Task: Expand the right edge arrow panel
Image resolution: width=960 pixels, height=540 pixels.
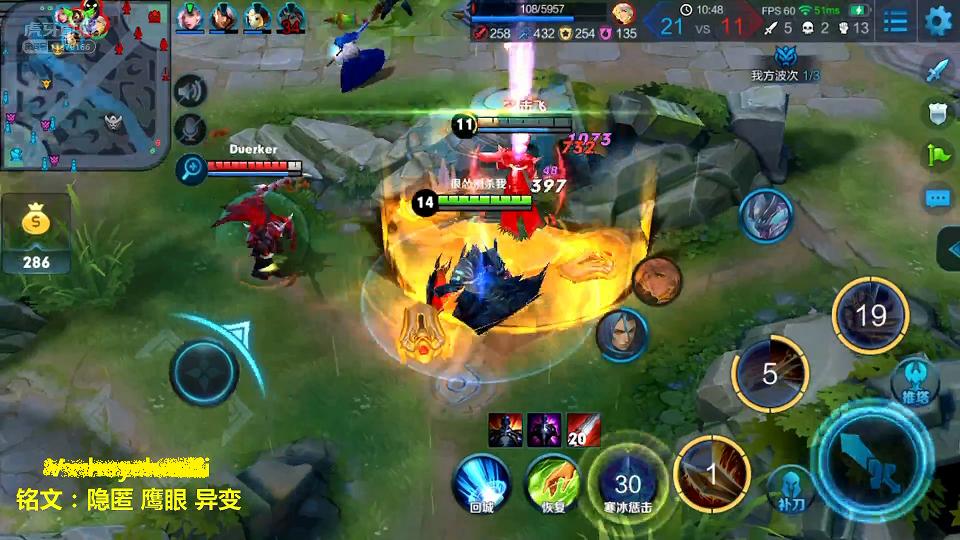Action: [948, 249]
